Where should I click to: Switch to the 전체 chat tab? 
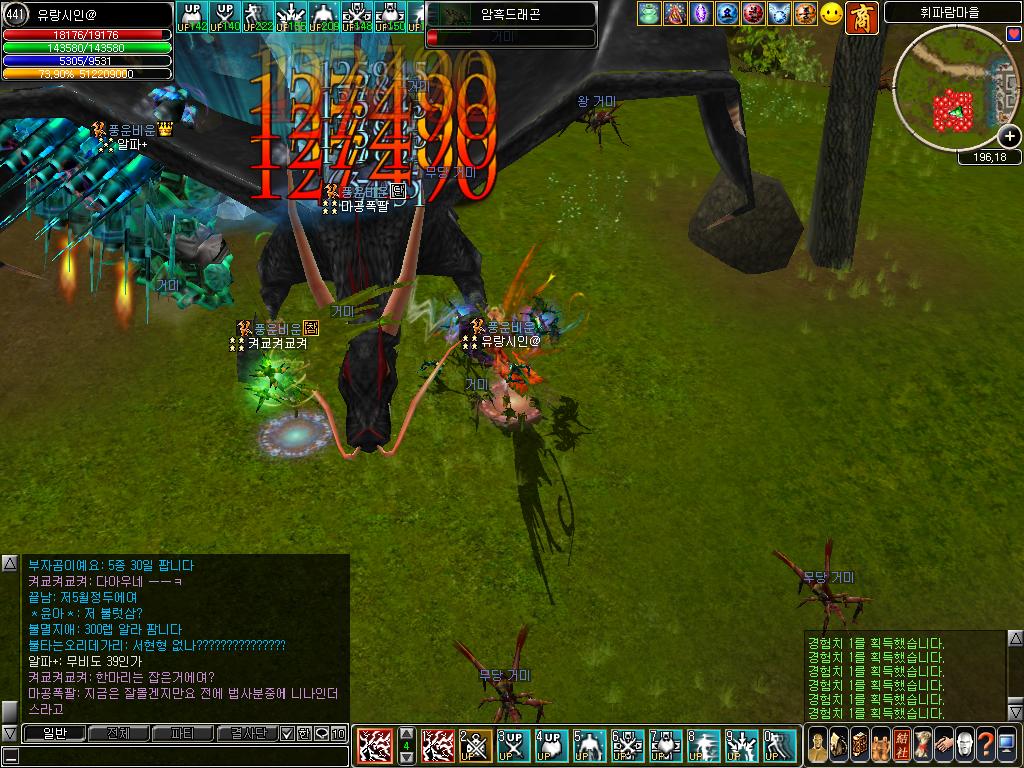118,734
